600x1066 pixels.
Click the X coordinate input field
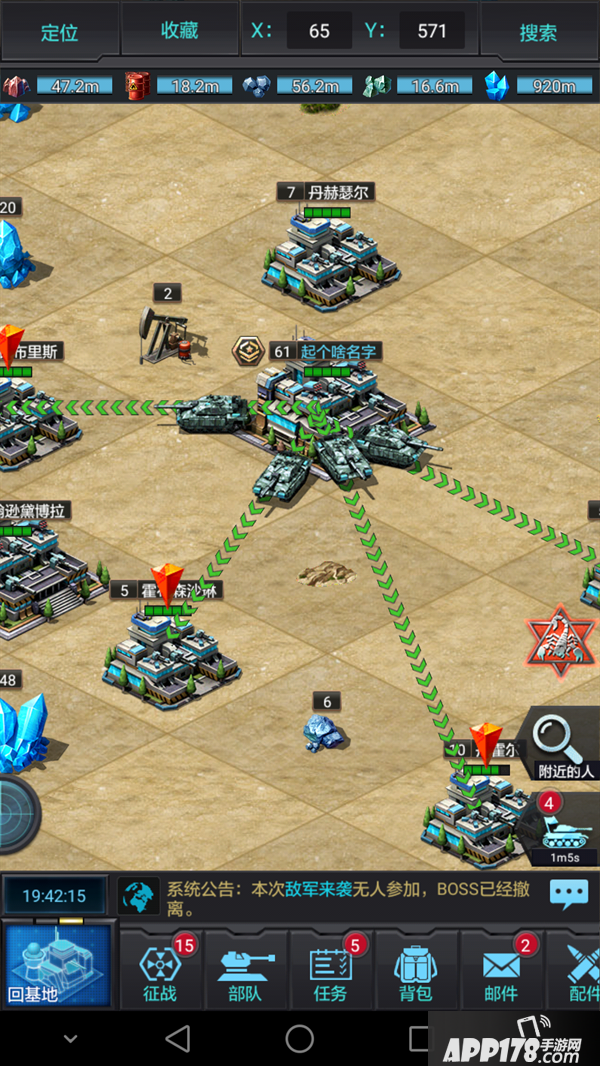319,31
